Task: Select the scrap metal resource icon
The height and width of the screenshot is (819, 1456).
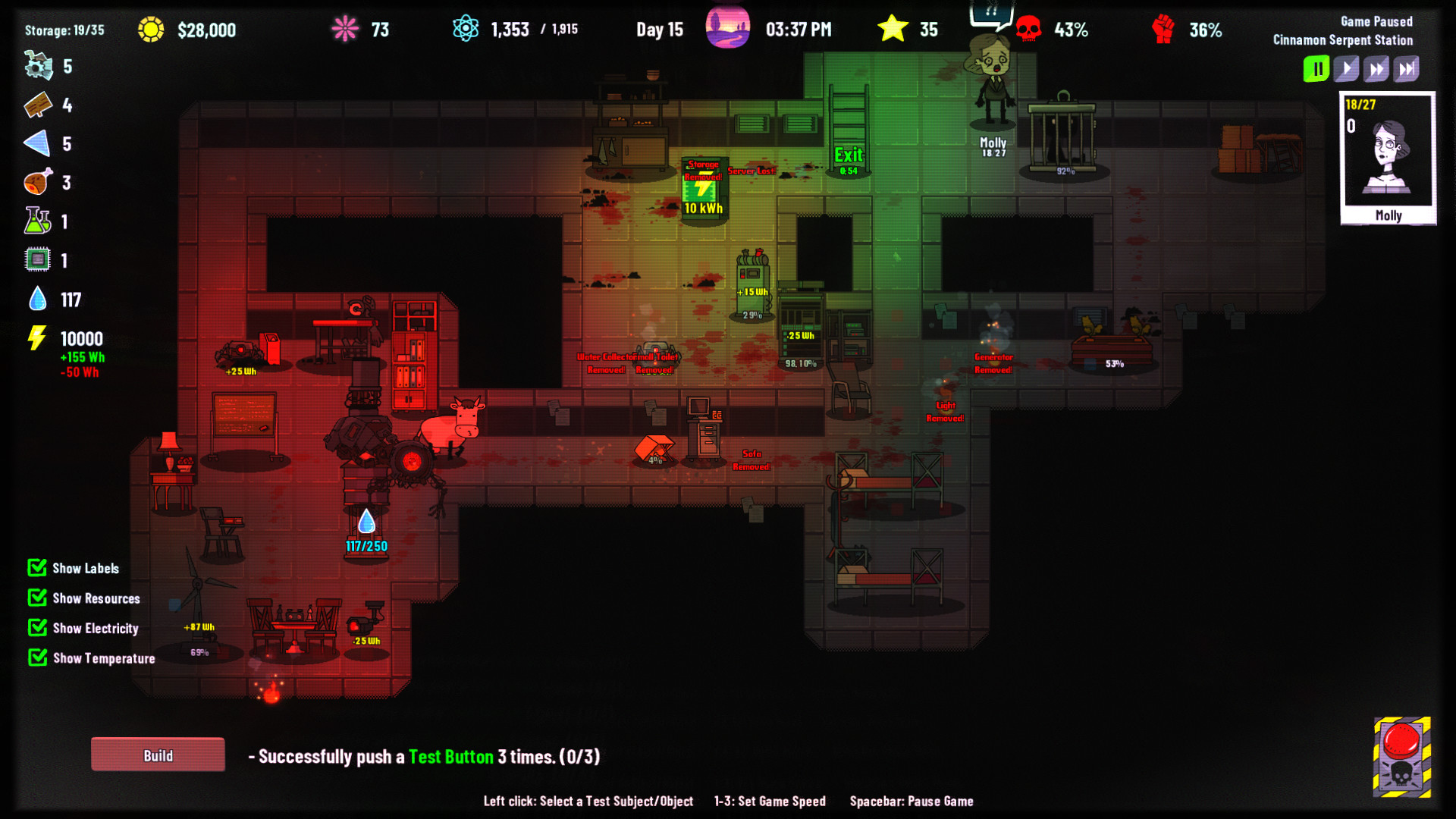Action: pyautogui.click(x=36, y=67)
